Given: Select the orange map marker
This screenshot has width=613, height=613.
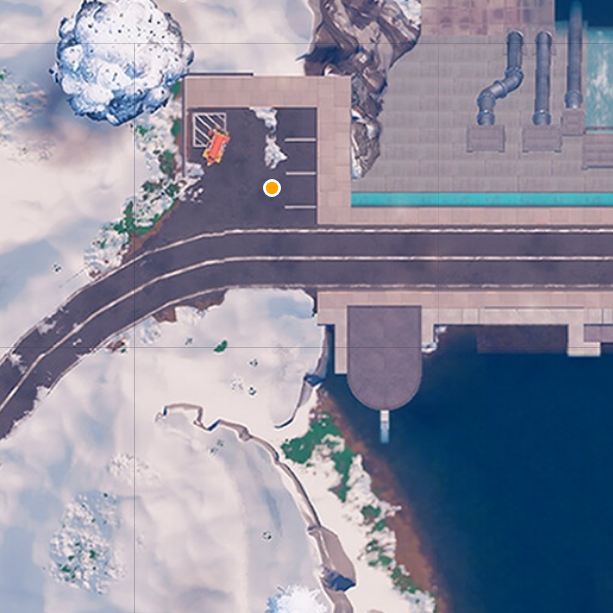Looking at the screenshot, I should coord(271,187).
